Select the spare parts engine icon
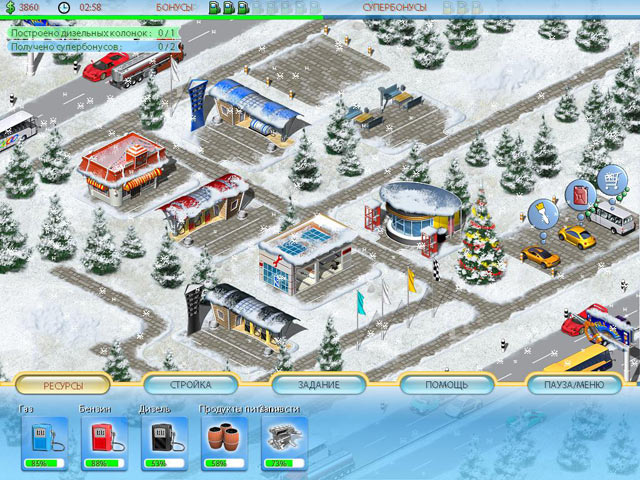 tap(282, 438)
